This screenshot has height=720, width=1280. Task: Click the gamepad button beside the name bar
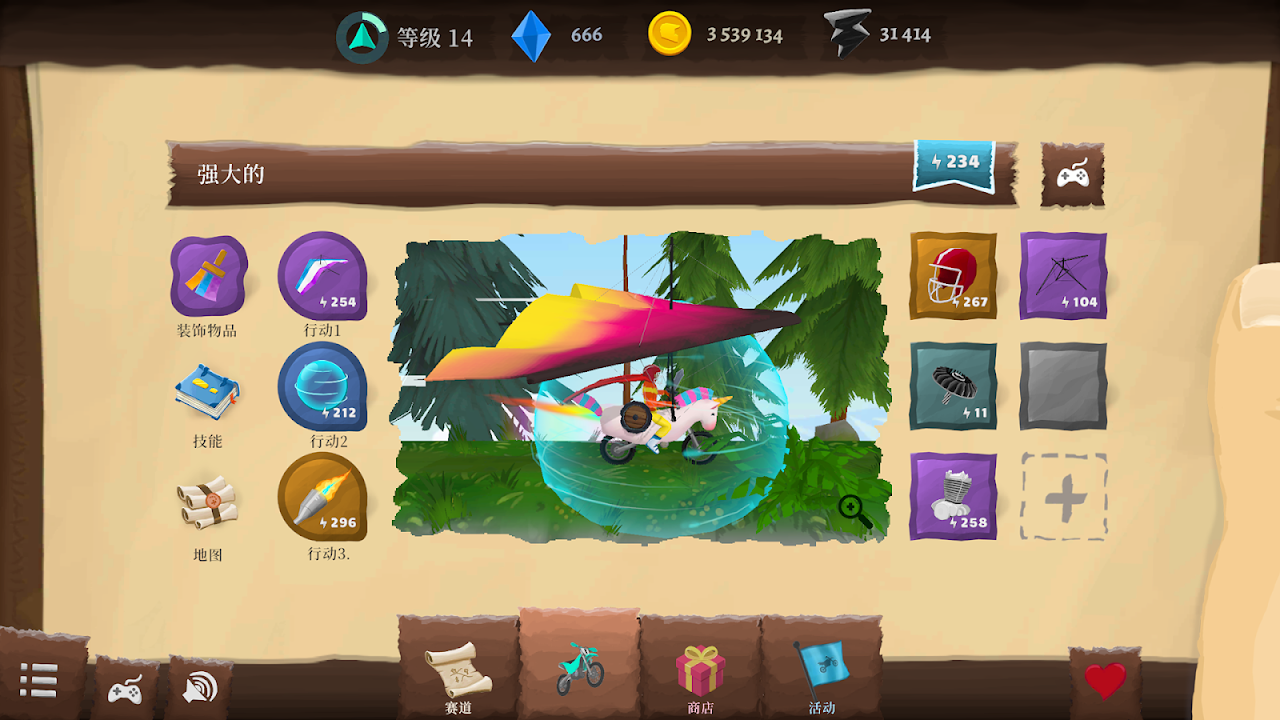1073,175
